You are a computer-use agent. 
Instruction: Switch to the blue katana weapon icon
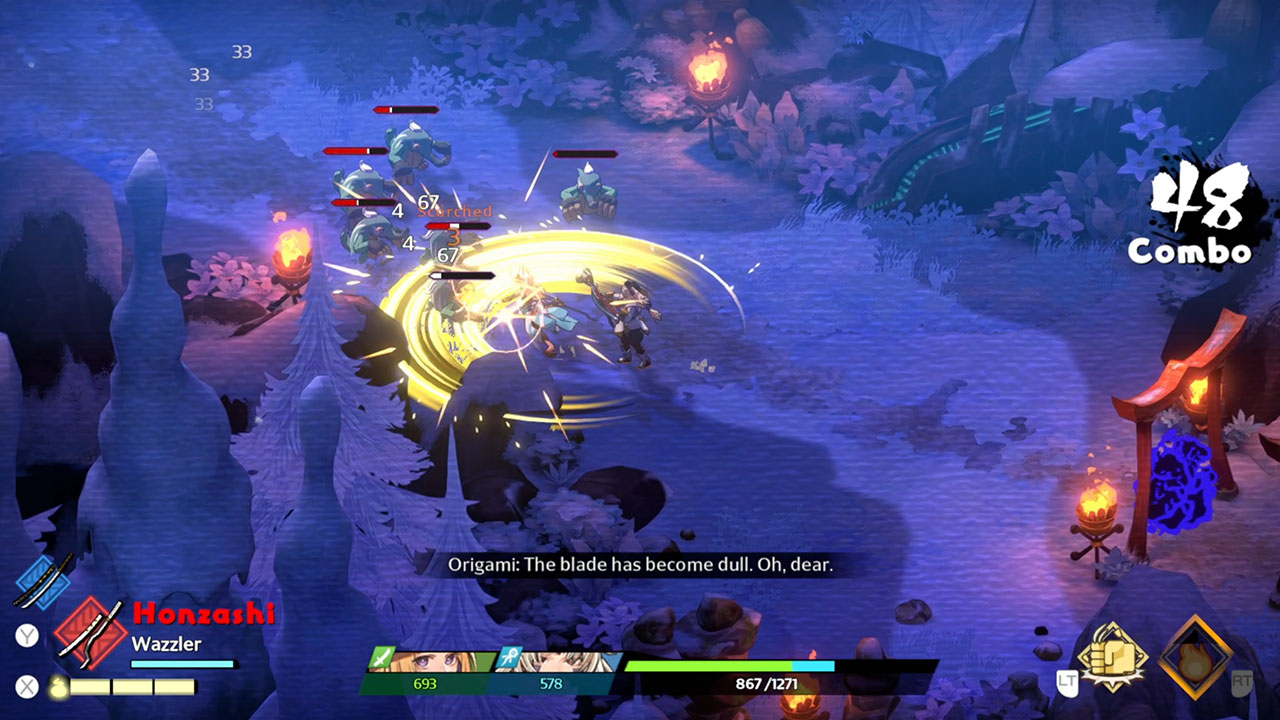pyautogui.click(x=45, y=580)
